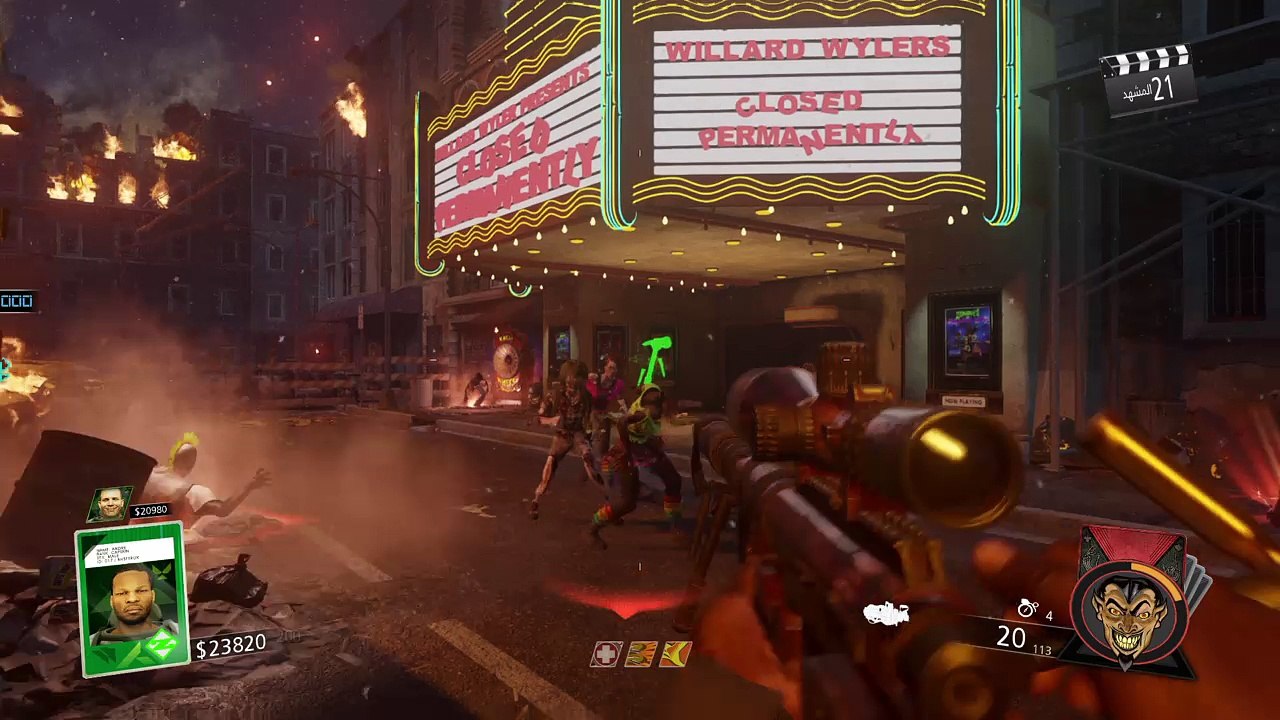Click the middle orange flame perk icon
The width and height of the screenshot is (1280, 720).
tap(641, 654)
